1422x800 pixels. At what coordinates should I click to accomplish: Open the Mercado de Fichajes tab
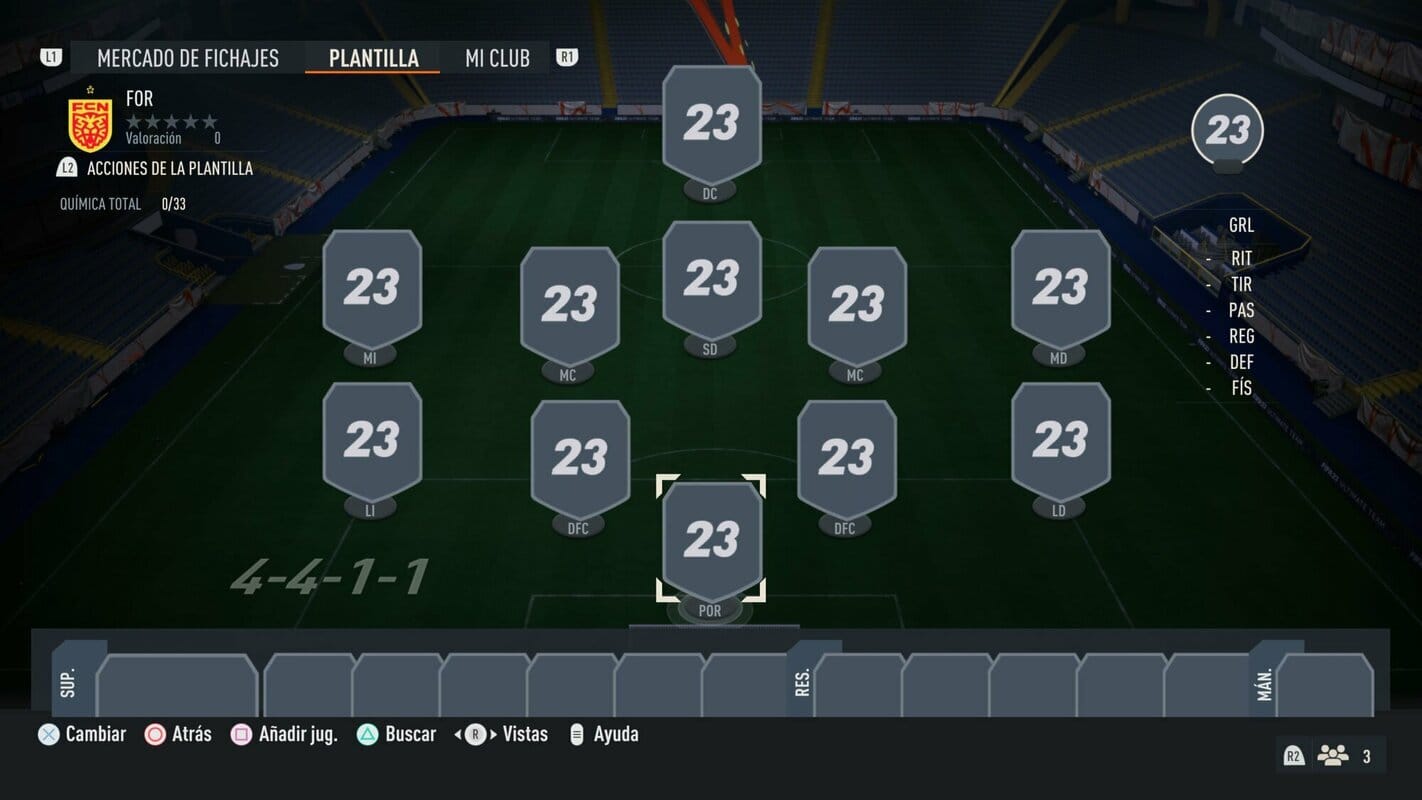(x=188, y=58)
